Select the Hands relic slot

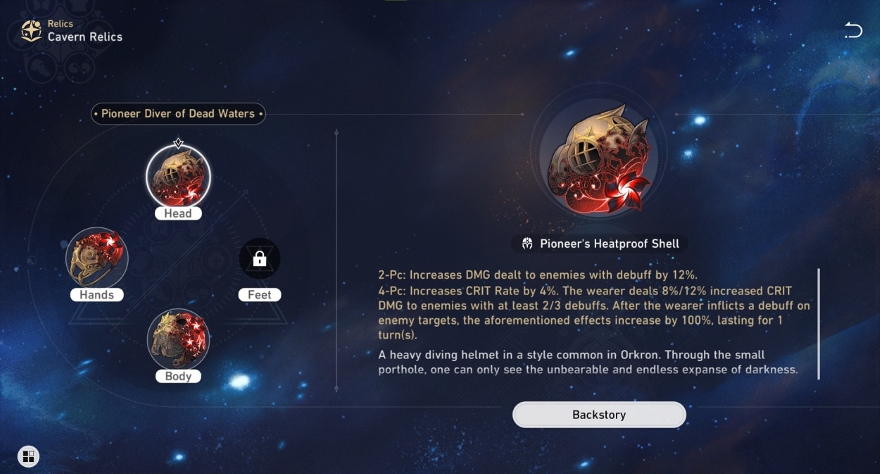(97, 258)
